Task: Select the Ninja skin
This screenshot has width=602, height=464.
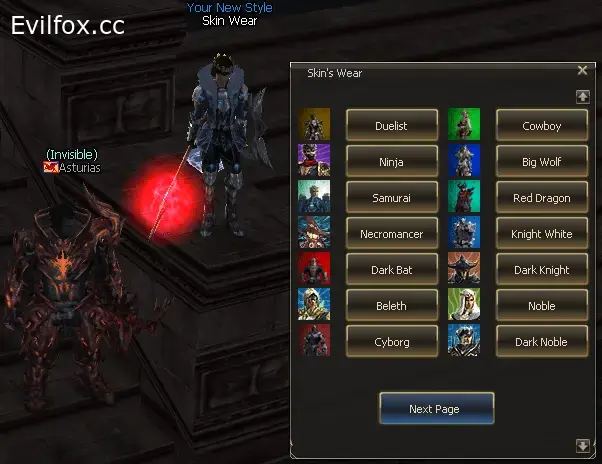Action: 392,162
